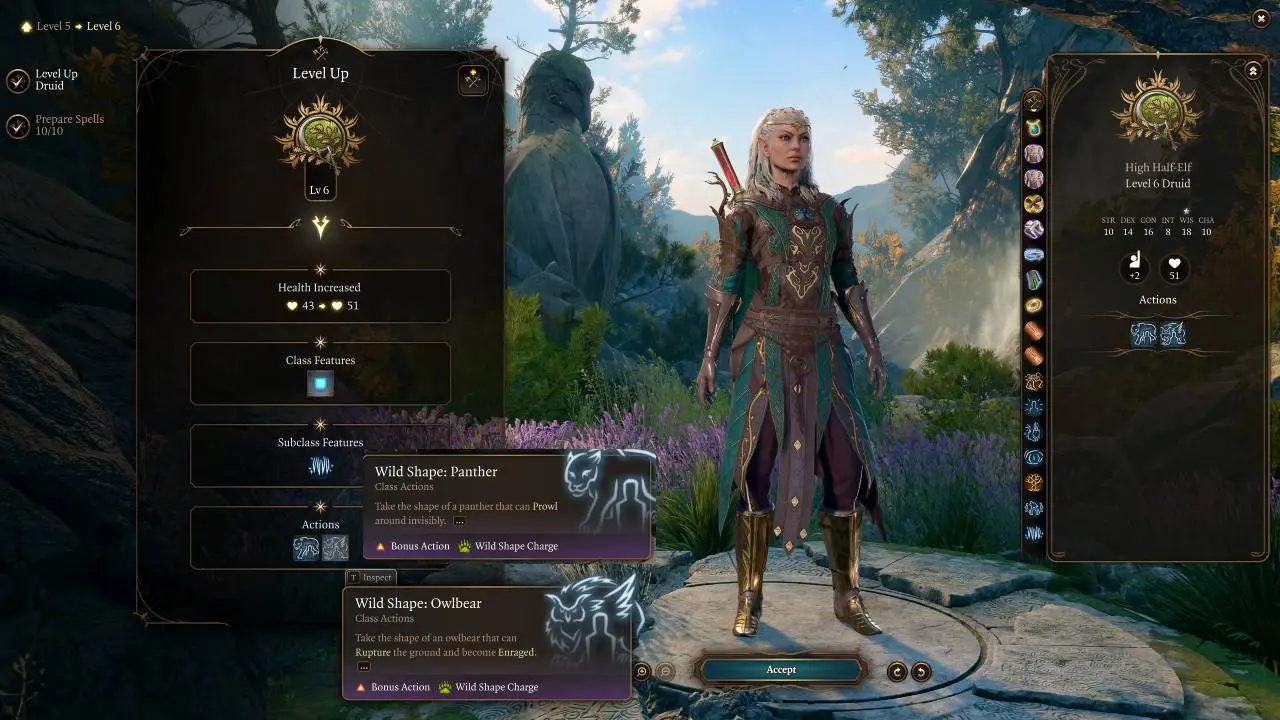Select the Wild Shape: Owlbear action icon
Viewport: 1280px width, 720px height.
[336, 547]
